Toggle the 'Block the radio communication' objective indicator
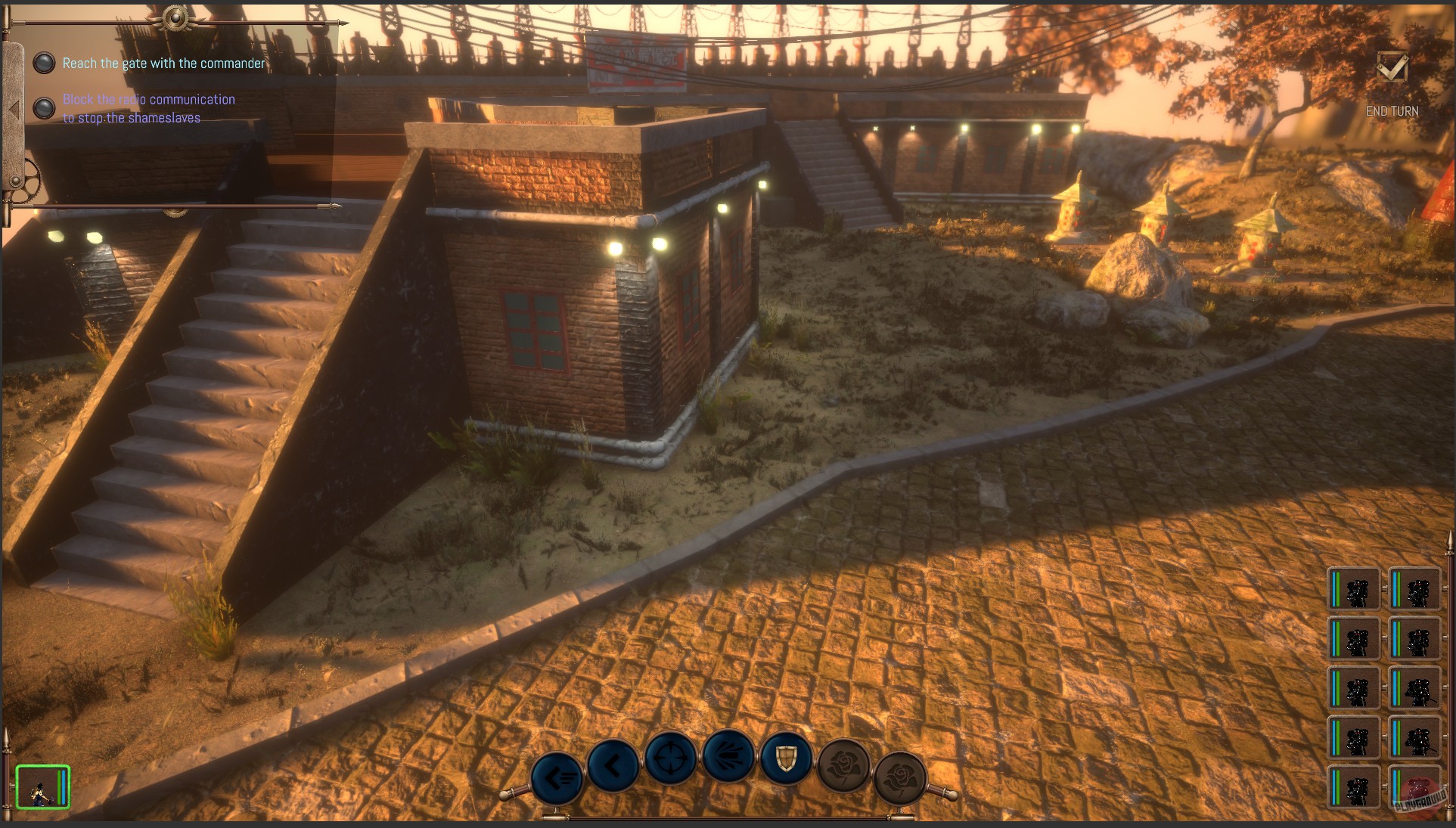Screen dimensions: 1456x828 [45, 108]
